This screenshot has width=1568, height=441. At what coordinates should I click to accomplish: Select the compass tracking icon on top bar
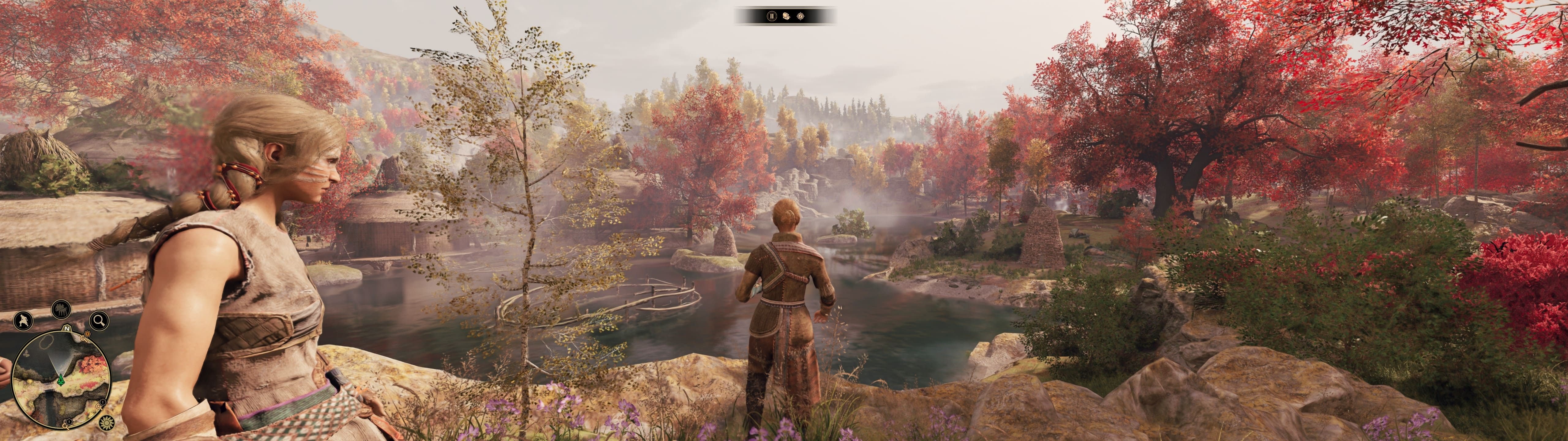[x=801, y=17]
